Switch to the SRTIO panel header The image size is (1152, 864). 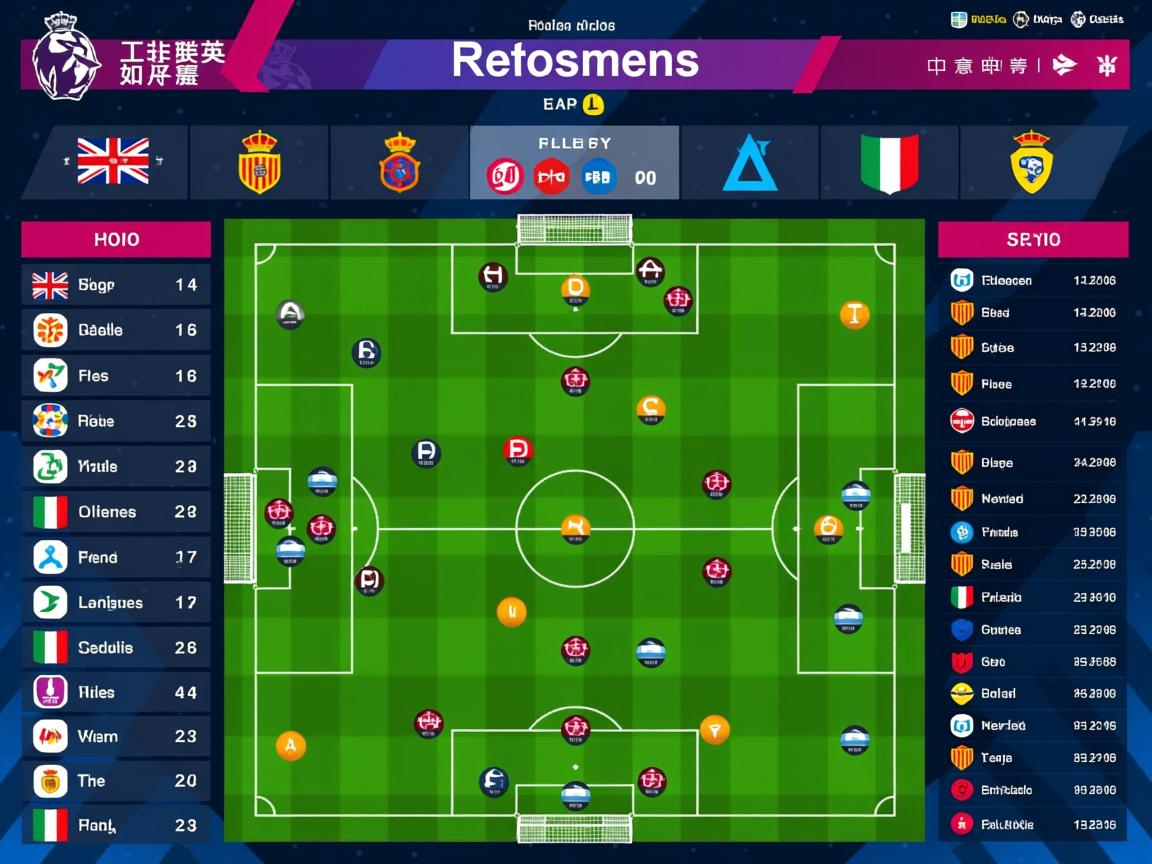coord(1033,240)
